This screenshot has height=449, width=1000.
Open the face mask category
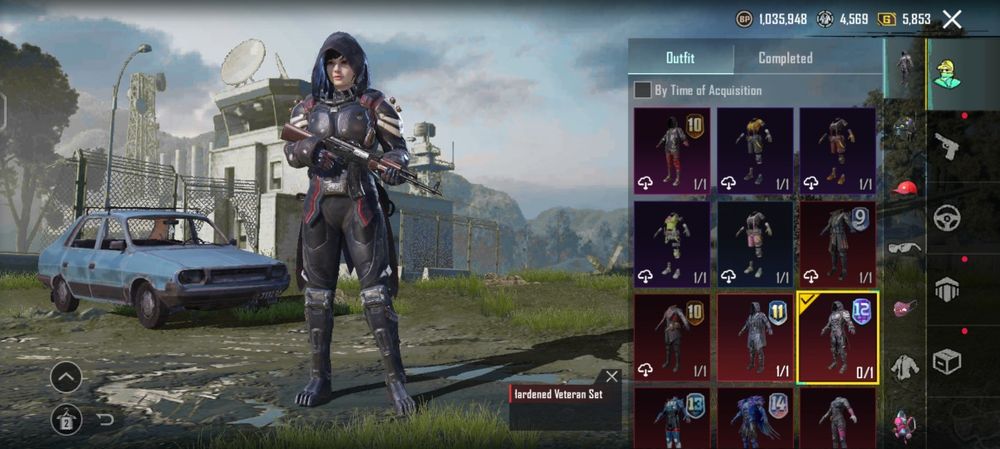pos(905,308)
